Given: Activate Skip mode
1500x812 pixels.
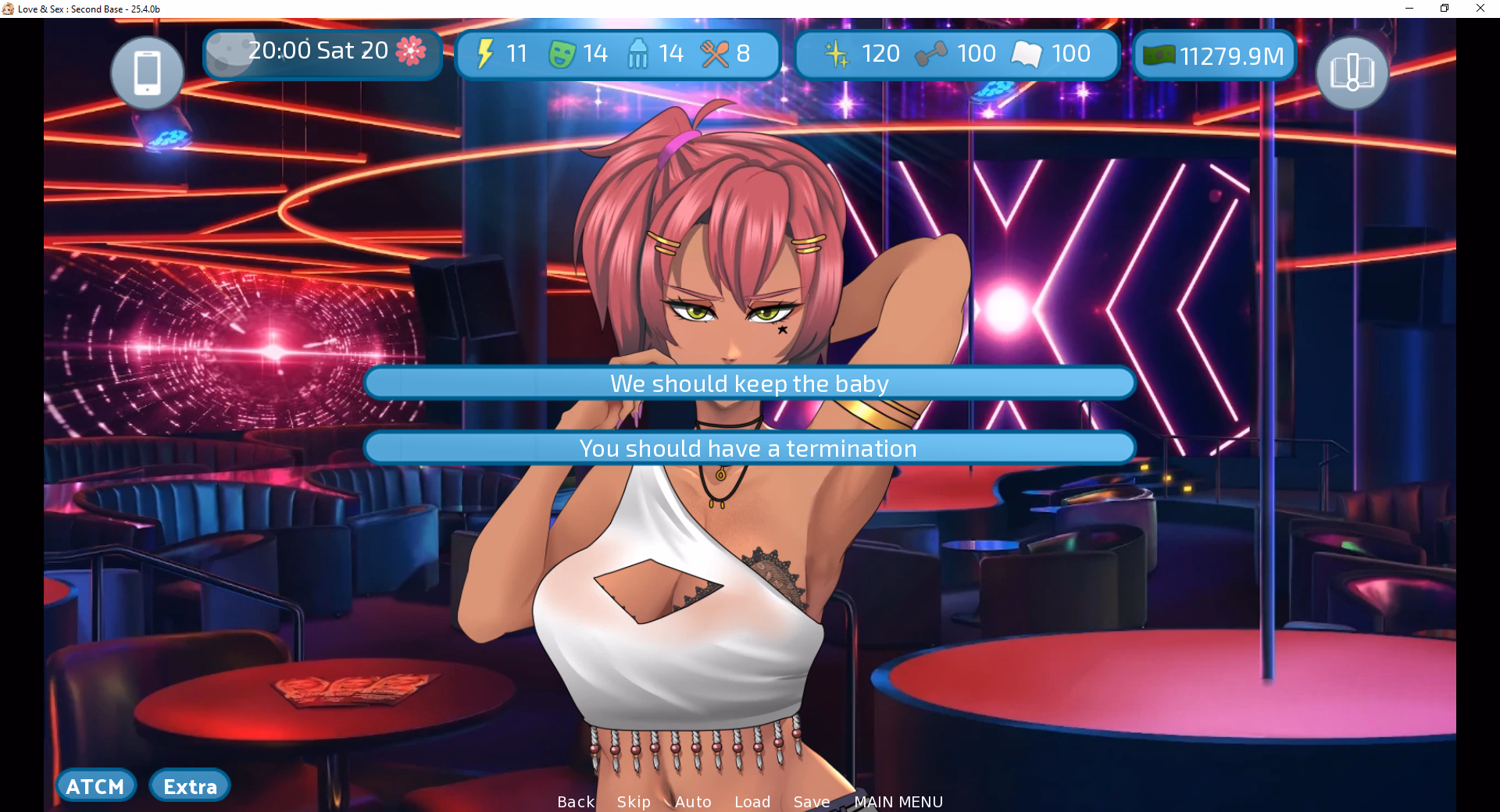Looking at the screenshot, I should tap(634, 802).
